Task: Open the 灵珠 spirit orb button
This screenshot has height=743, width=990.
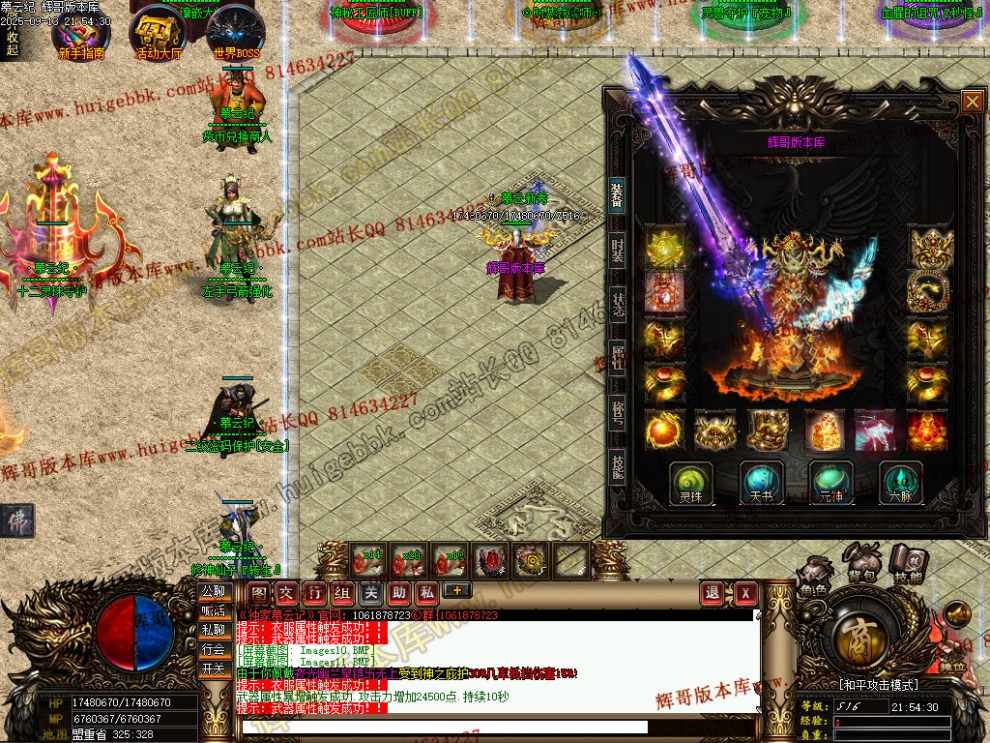Action: tap(691, 481)
